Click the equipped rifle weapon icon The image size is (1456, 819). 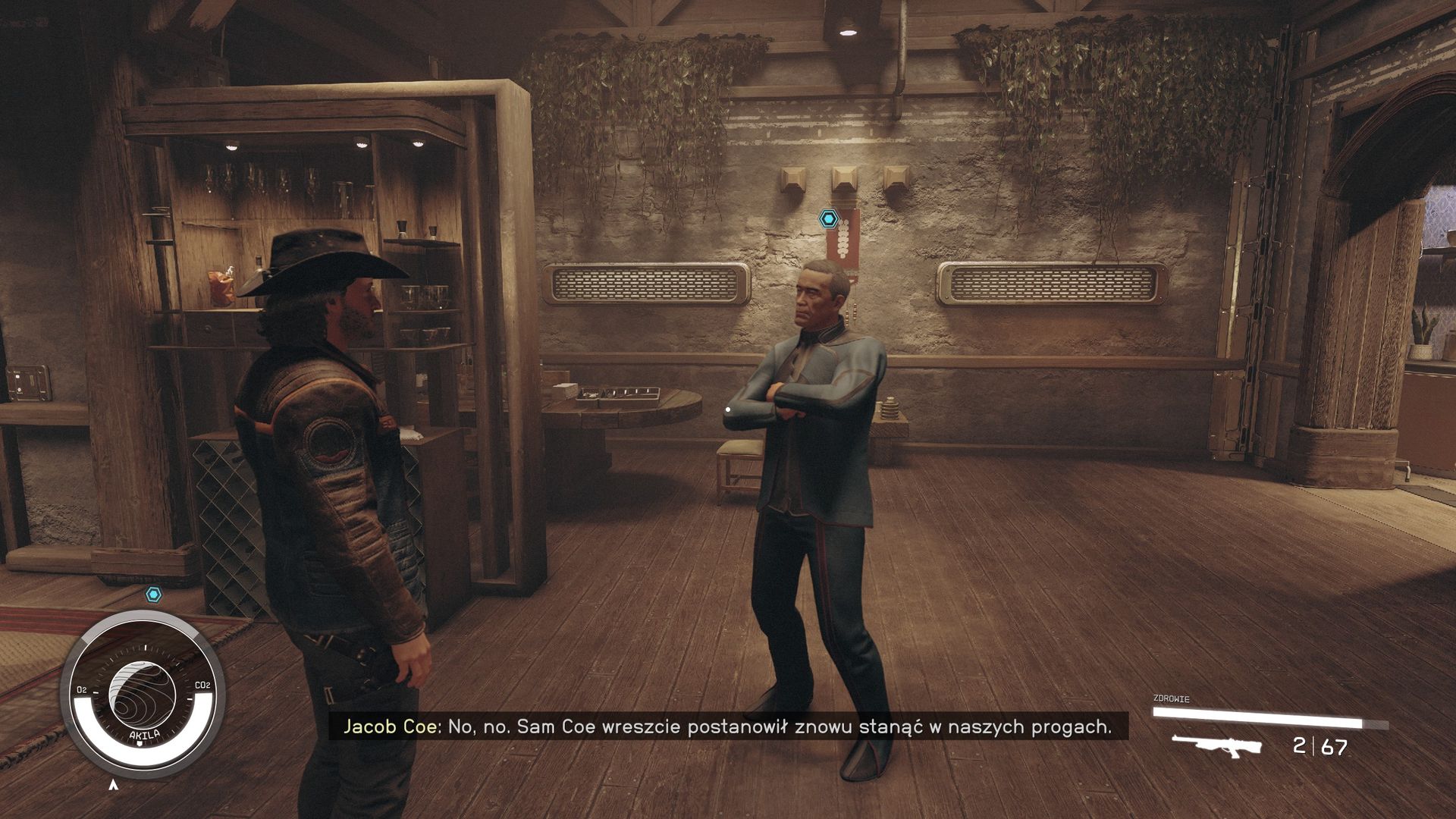(x=1216, y=745)
